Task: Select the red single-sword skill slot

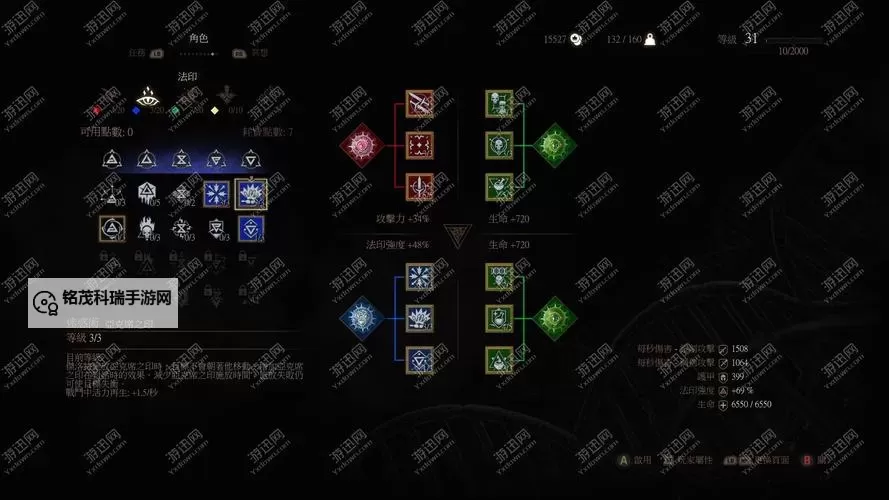Action: (419, 187)
